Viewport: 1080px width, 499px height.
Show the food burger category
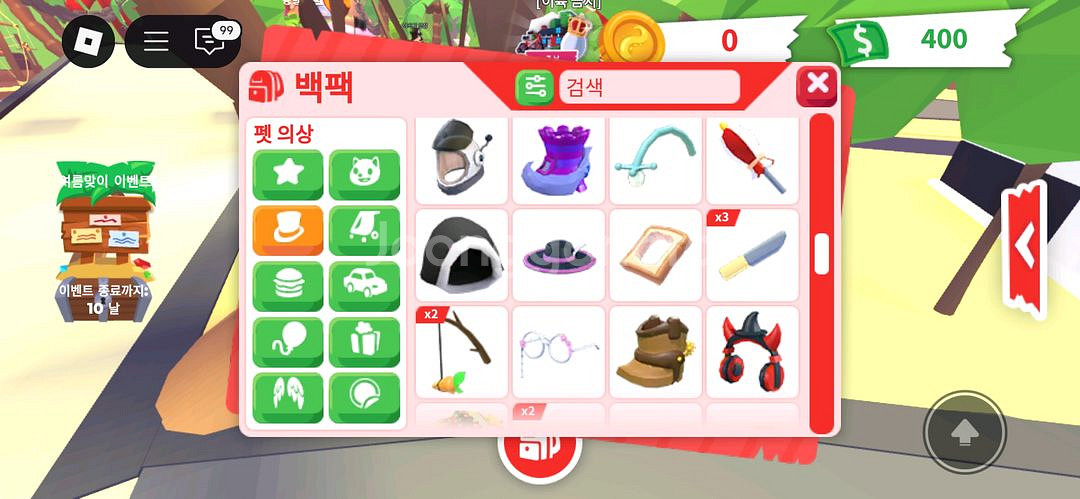click(288, 286)
